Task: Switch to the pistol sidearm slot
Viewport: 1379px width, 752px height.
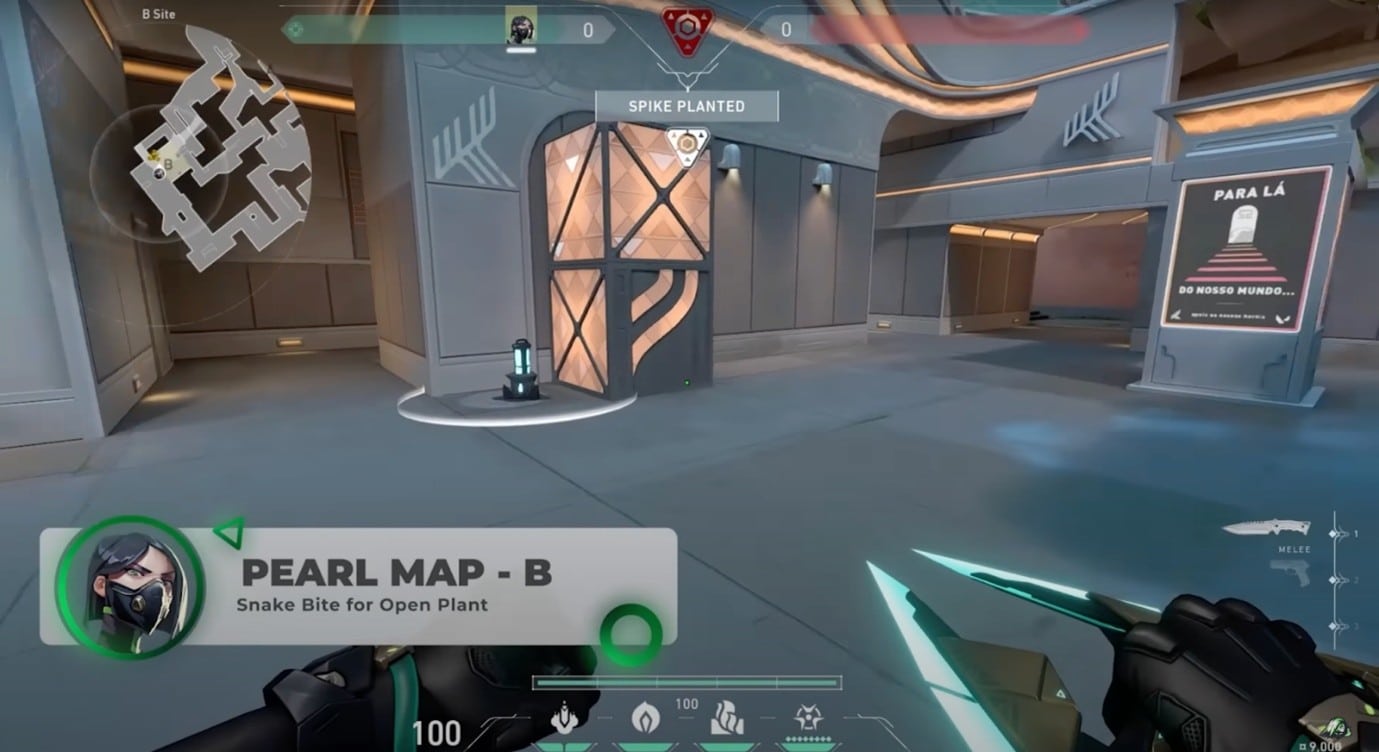Action: tap(1289, 573)
